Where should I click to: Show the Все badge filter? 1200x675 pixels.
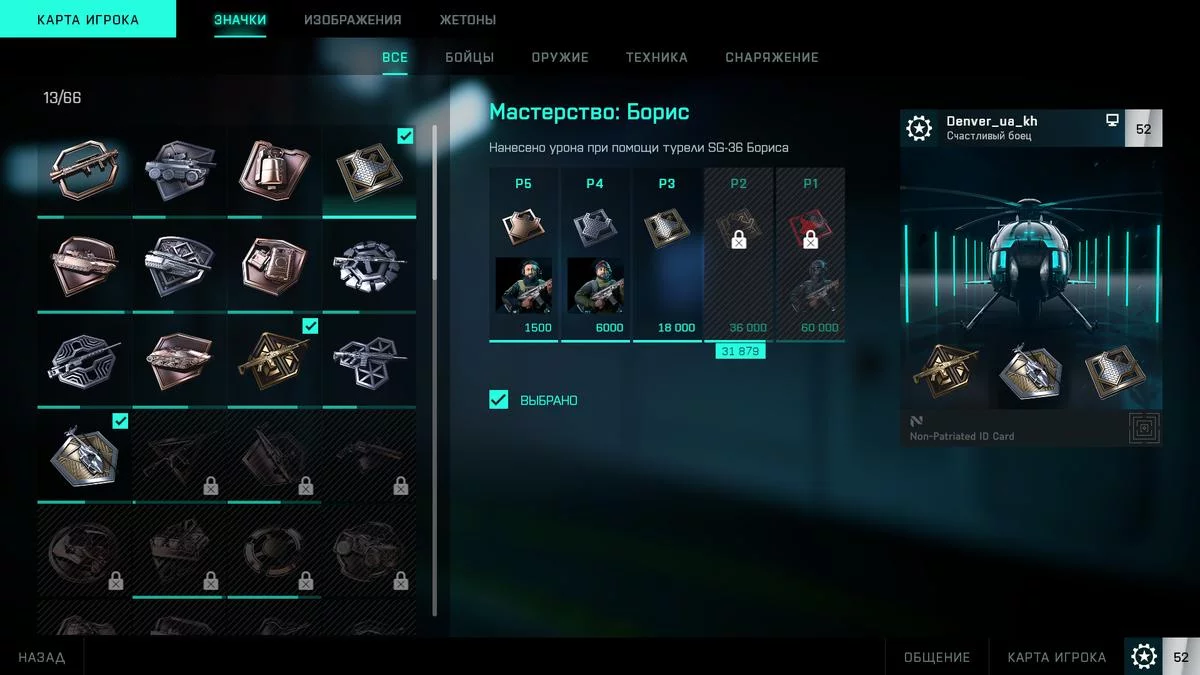coord(395,57)
